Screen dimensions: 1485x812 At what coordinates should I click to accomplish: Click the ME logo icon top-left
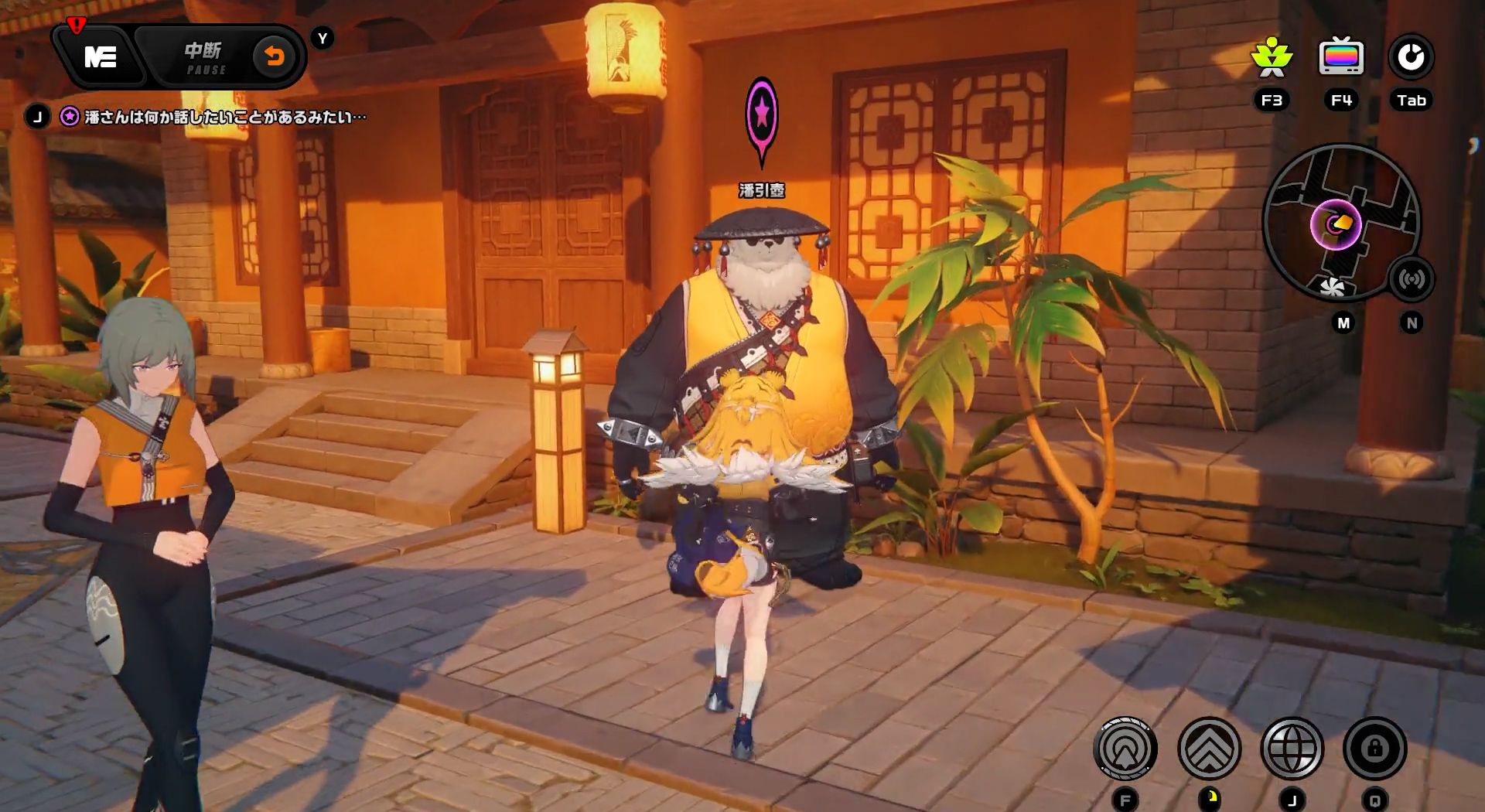pos(102,56)
